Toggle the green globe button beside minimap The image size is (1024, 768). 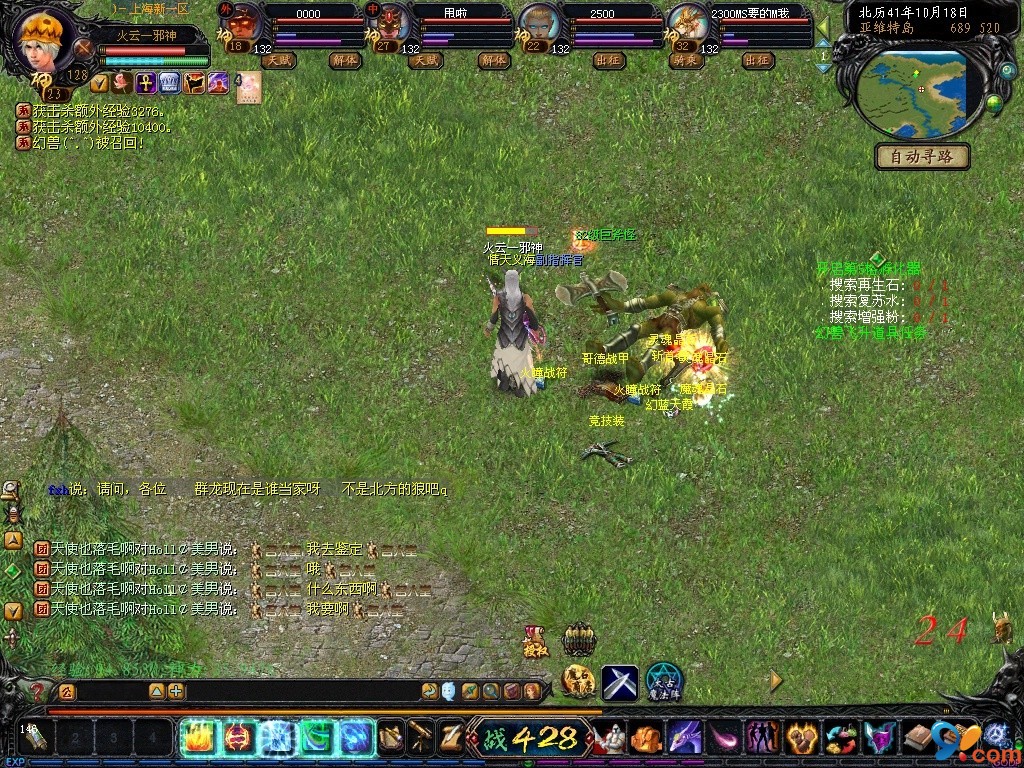click(994, 101)
